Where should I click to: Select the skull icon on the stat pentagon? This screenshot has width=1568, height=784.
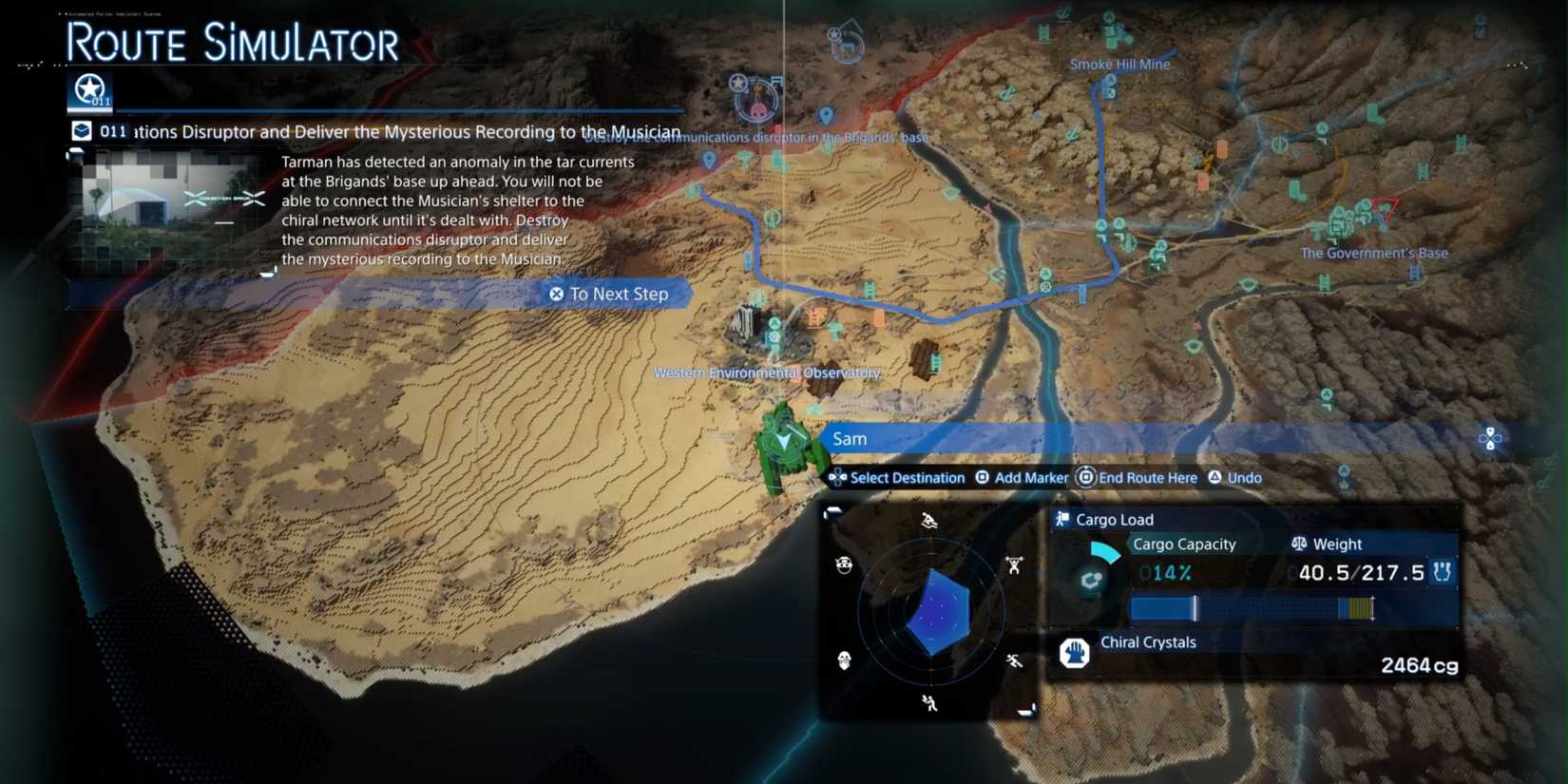[x=844, y=661]
